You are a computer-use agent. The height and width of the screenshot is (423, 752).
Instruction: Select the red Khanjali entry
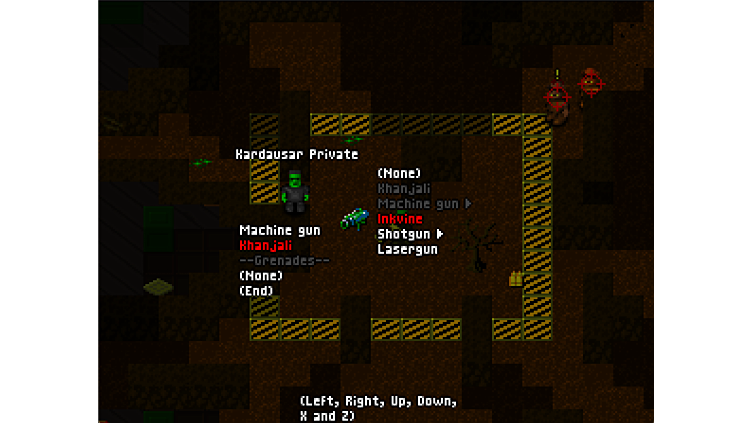point(266,245)
